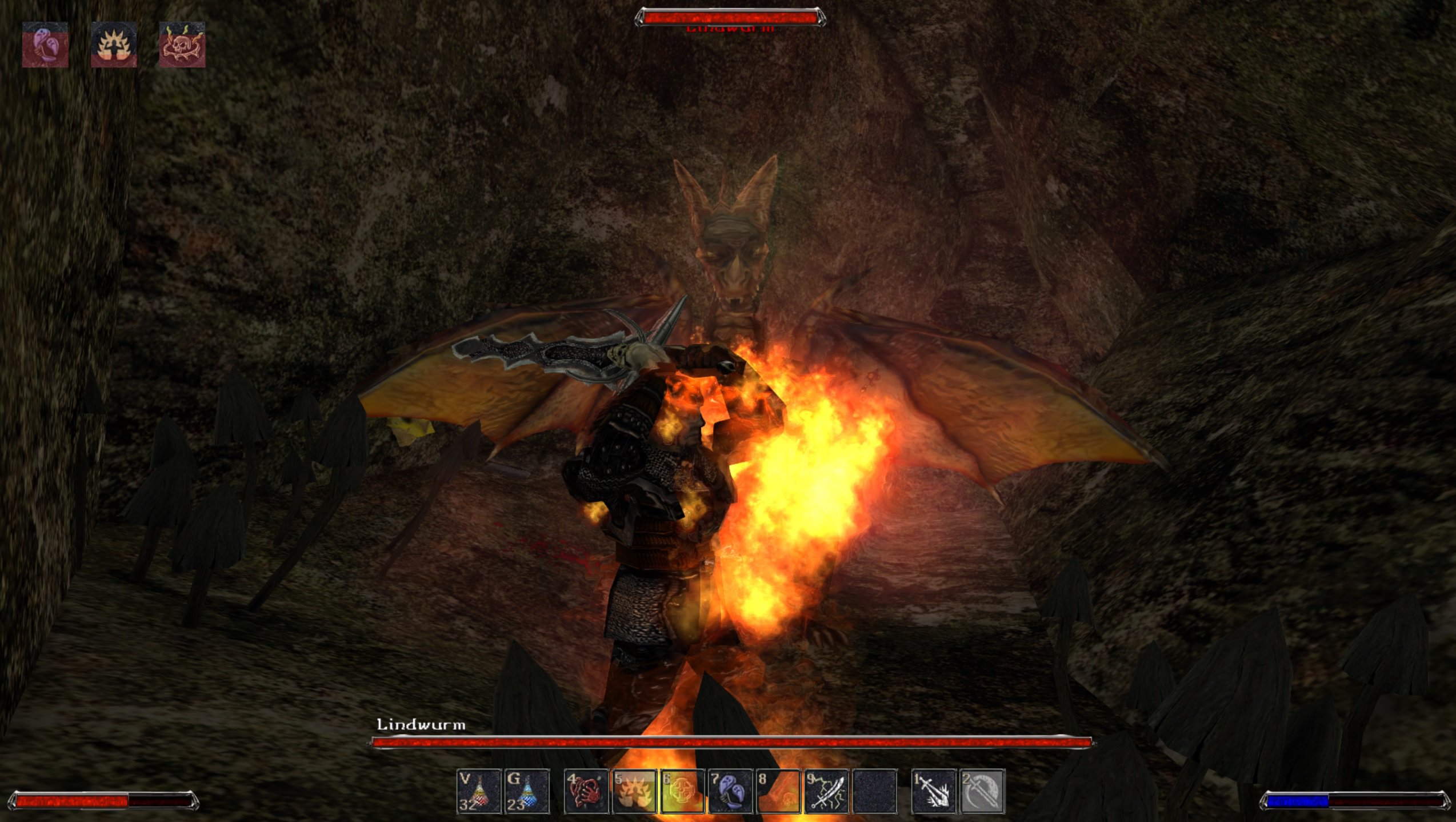The width and height of the screenshot is (1456, 822).
Task: Activate the red grasping hand spell in slot 4
Action: pos(586,791)
